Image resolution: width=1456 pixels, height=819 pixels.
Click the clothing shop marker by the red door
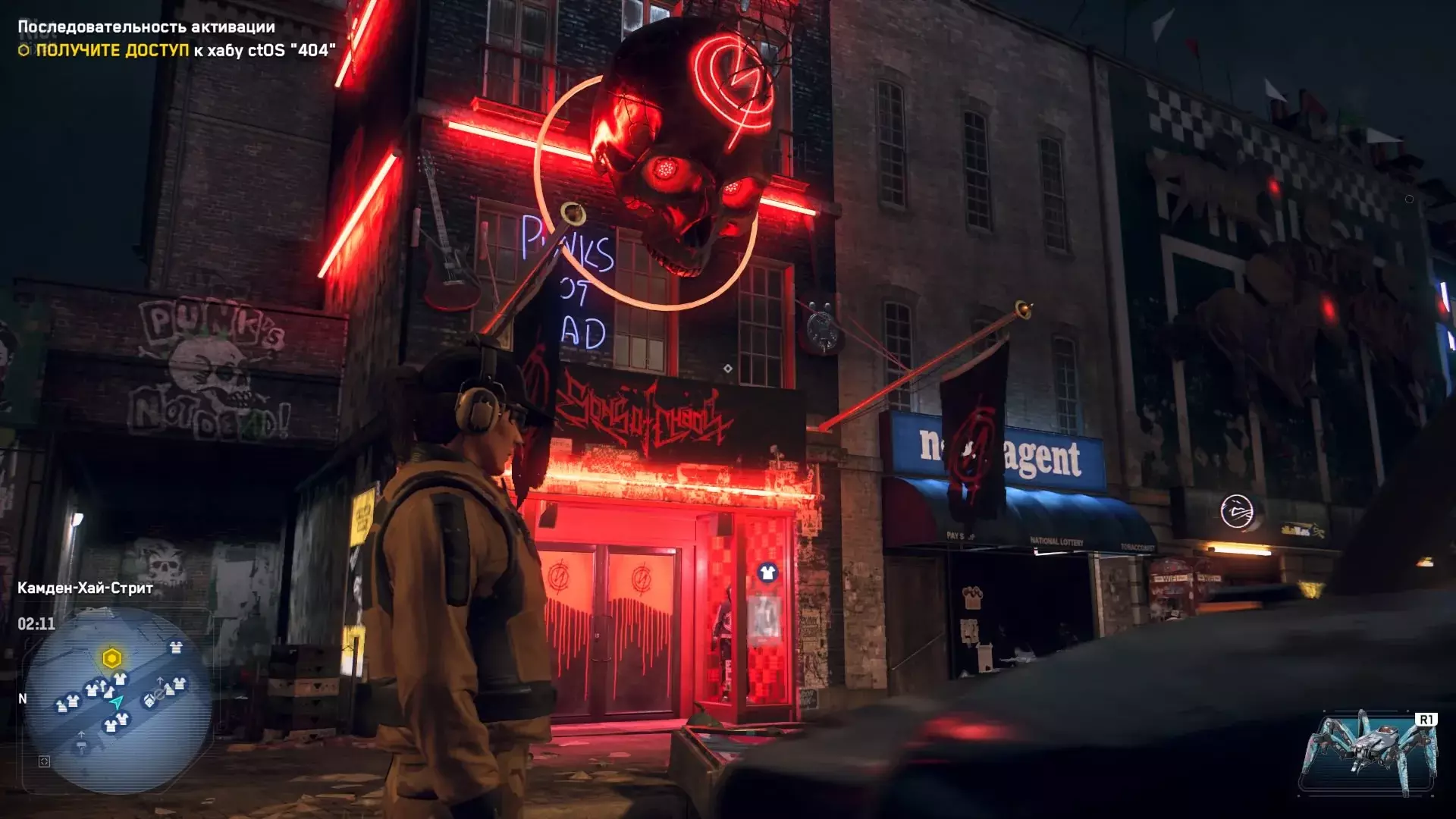click(x=767, y=573)
